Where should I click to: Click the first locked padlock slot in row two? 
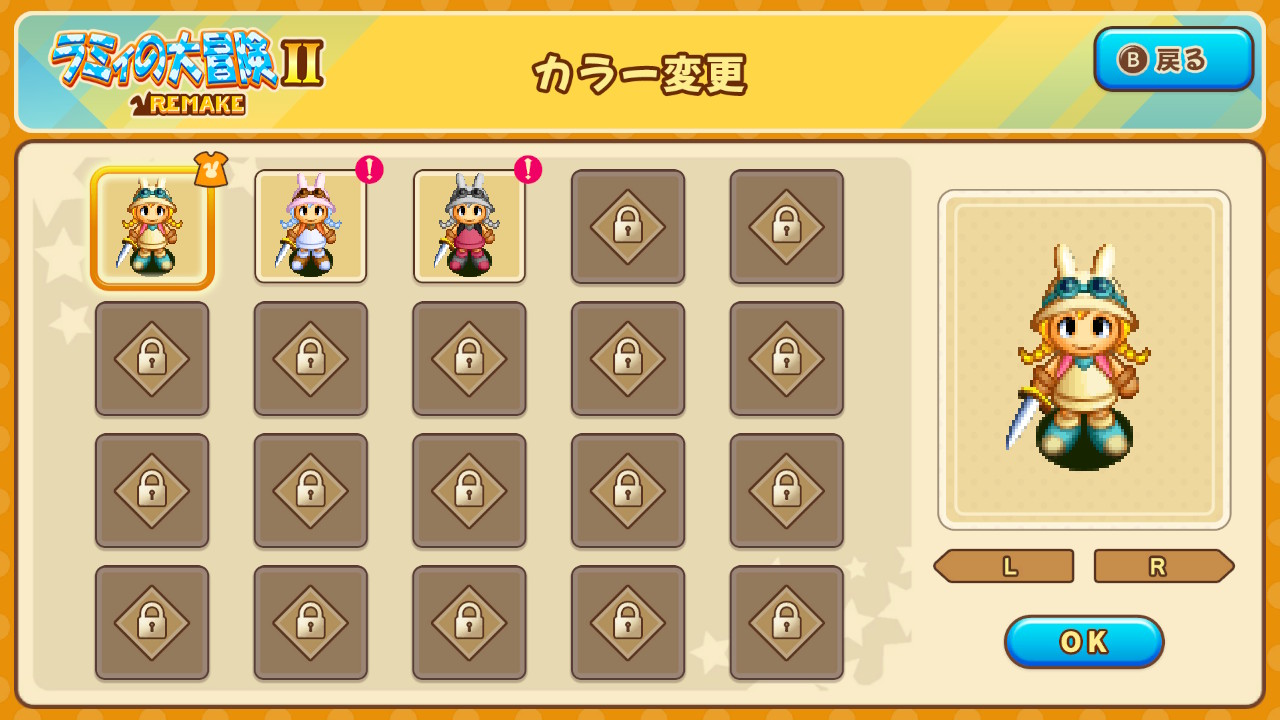pyautogui.click(x=152, y=358)
